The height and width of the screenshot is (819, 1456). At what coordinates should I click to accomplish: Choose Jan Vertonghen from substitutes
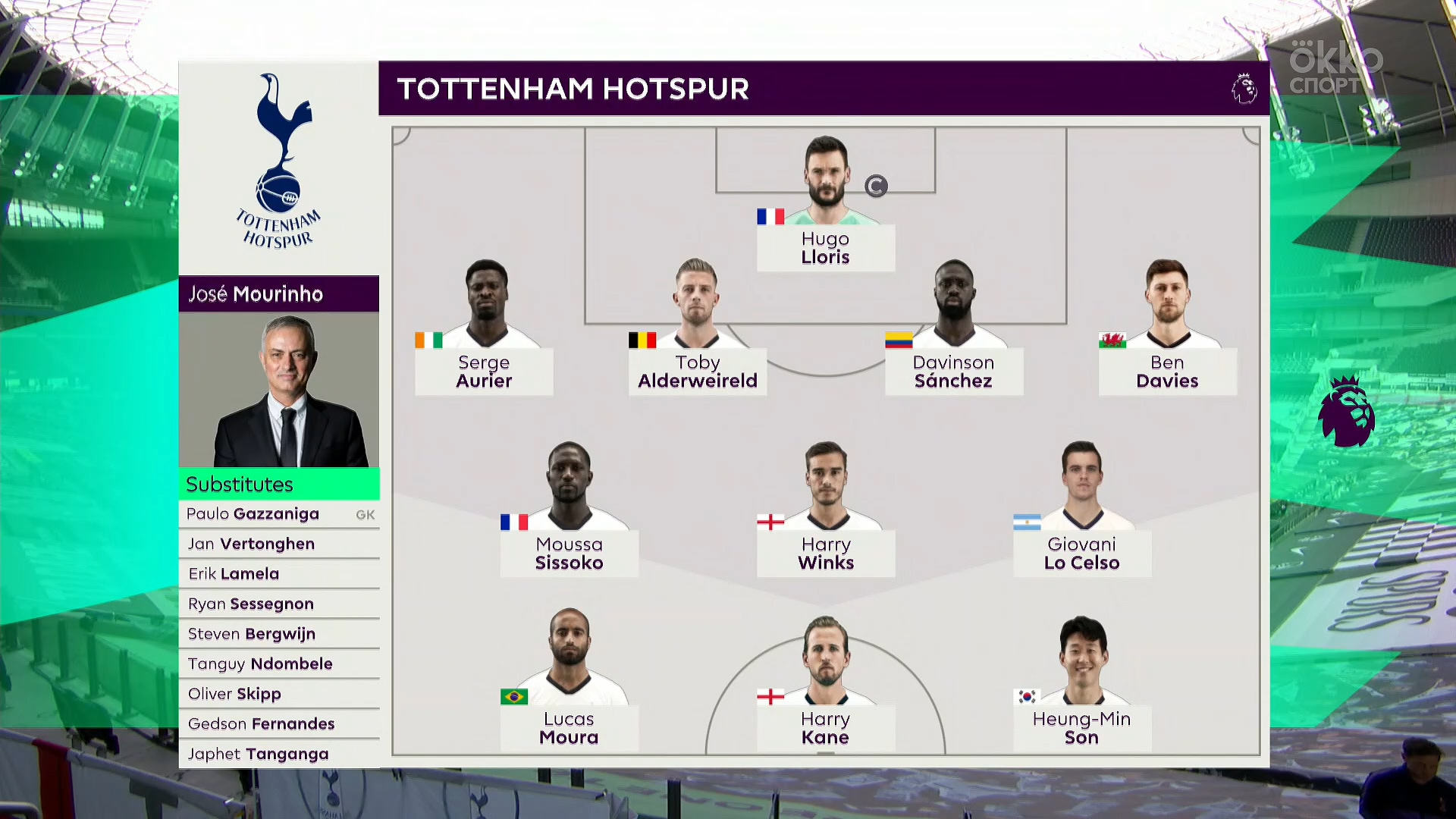279,544
